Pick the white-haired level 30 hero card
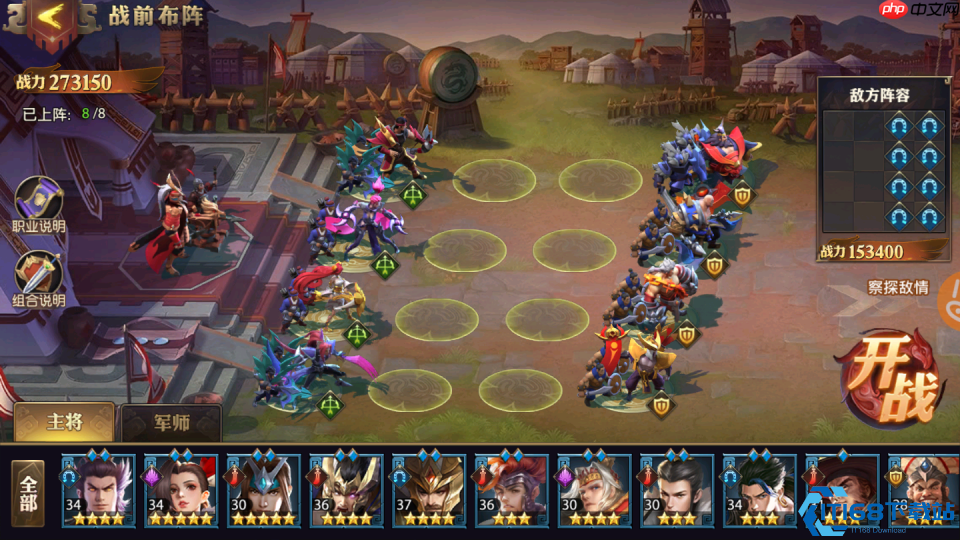Screen dimensions: 960x540 coord(594,490)
